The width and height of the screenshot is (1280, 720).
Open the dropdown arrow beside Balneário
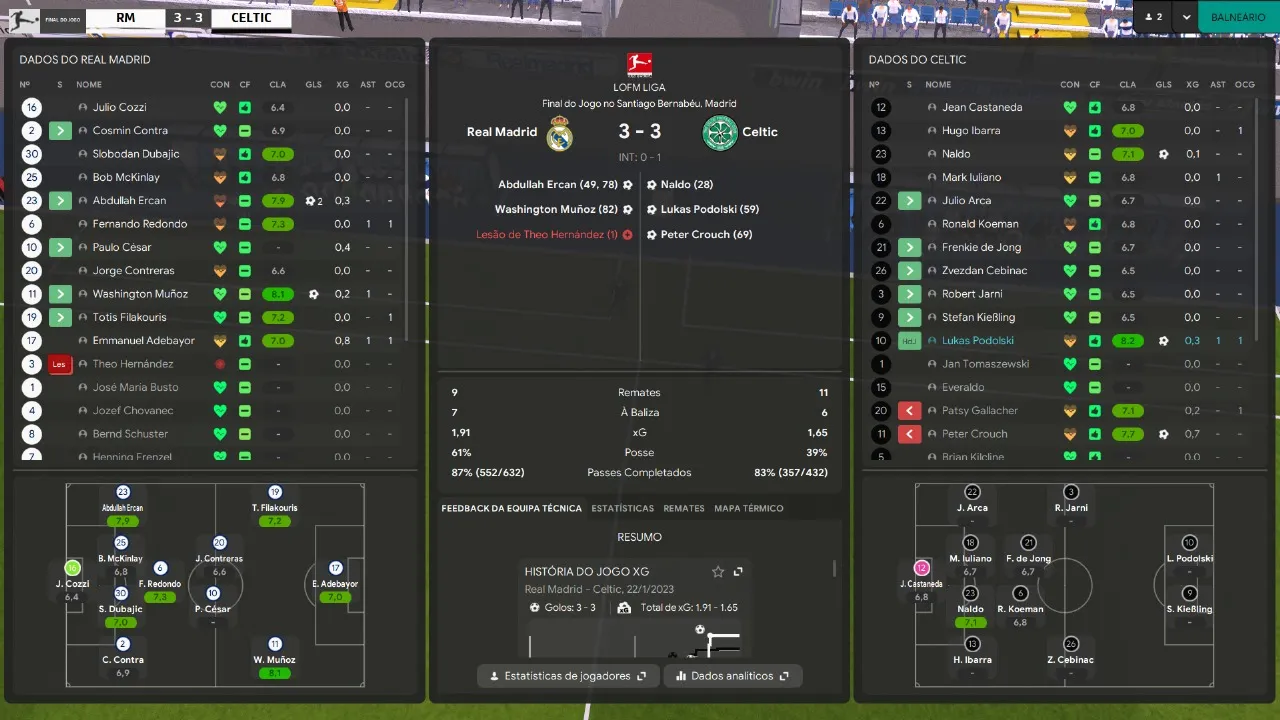(x=1186, y=17)
